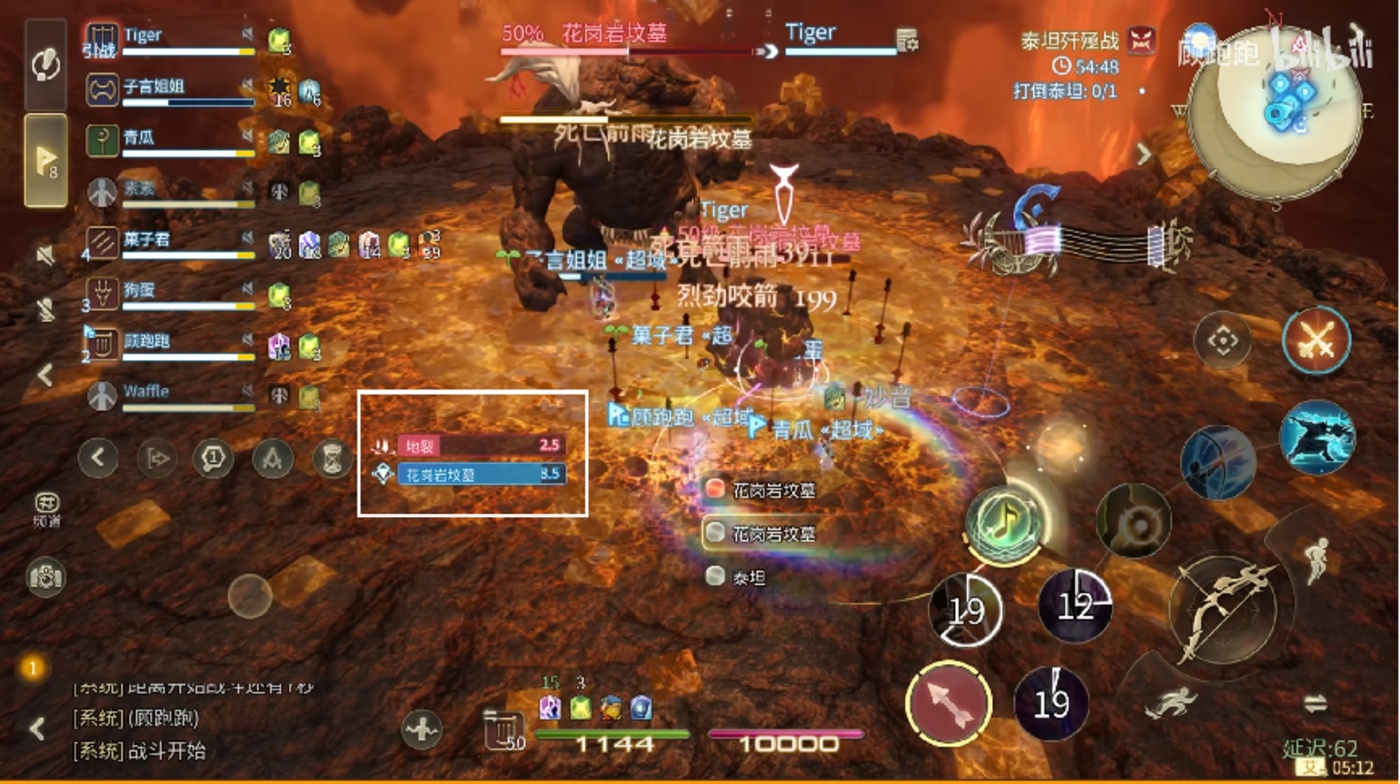This screenshot has height=784, width=1400.
Task: Activate the blue leaping archer skill
Action: click(1316, 438)
